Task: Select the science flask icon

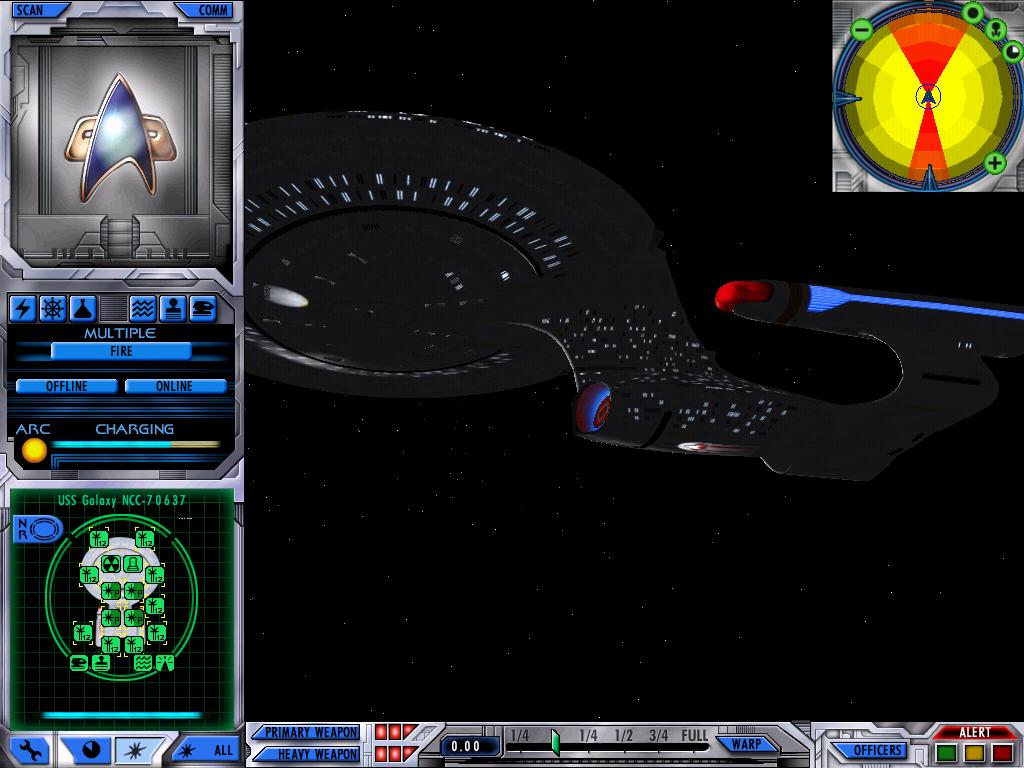Action: click(82, 308)
